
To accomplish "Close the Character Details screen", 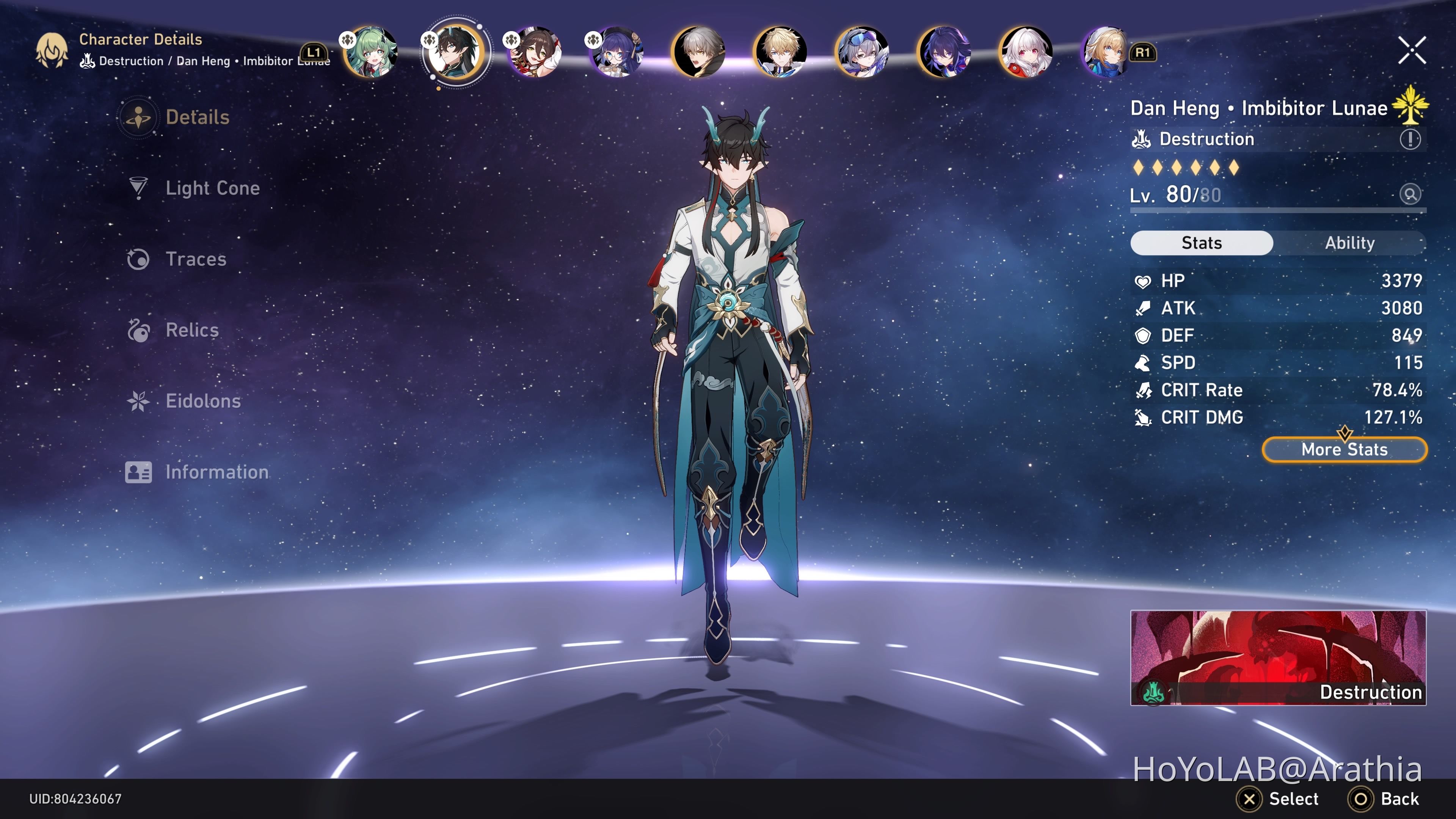I will coord(1411,50).
